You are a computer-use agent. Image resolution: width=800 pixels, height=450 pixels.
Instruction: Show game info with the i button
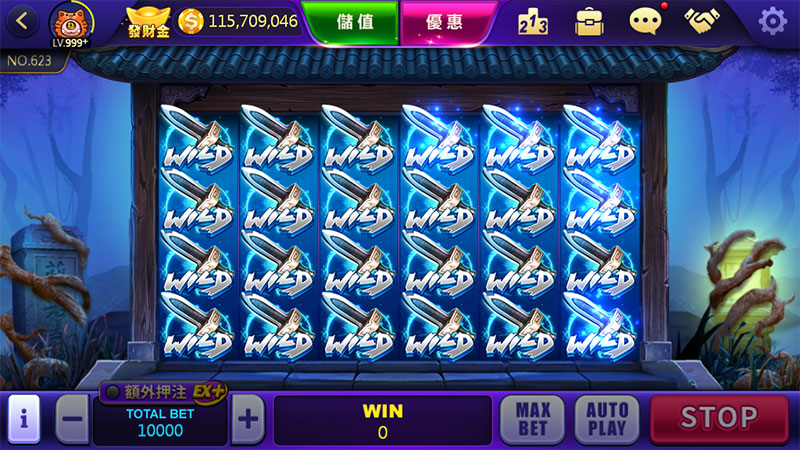[x=22, y=419]
